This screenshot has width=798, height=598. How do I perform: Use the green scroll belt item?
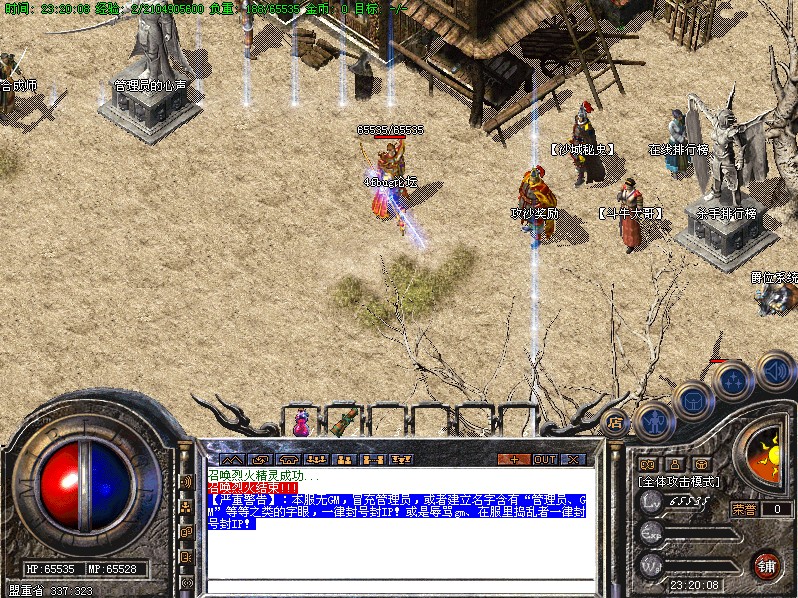346,421
